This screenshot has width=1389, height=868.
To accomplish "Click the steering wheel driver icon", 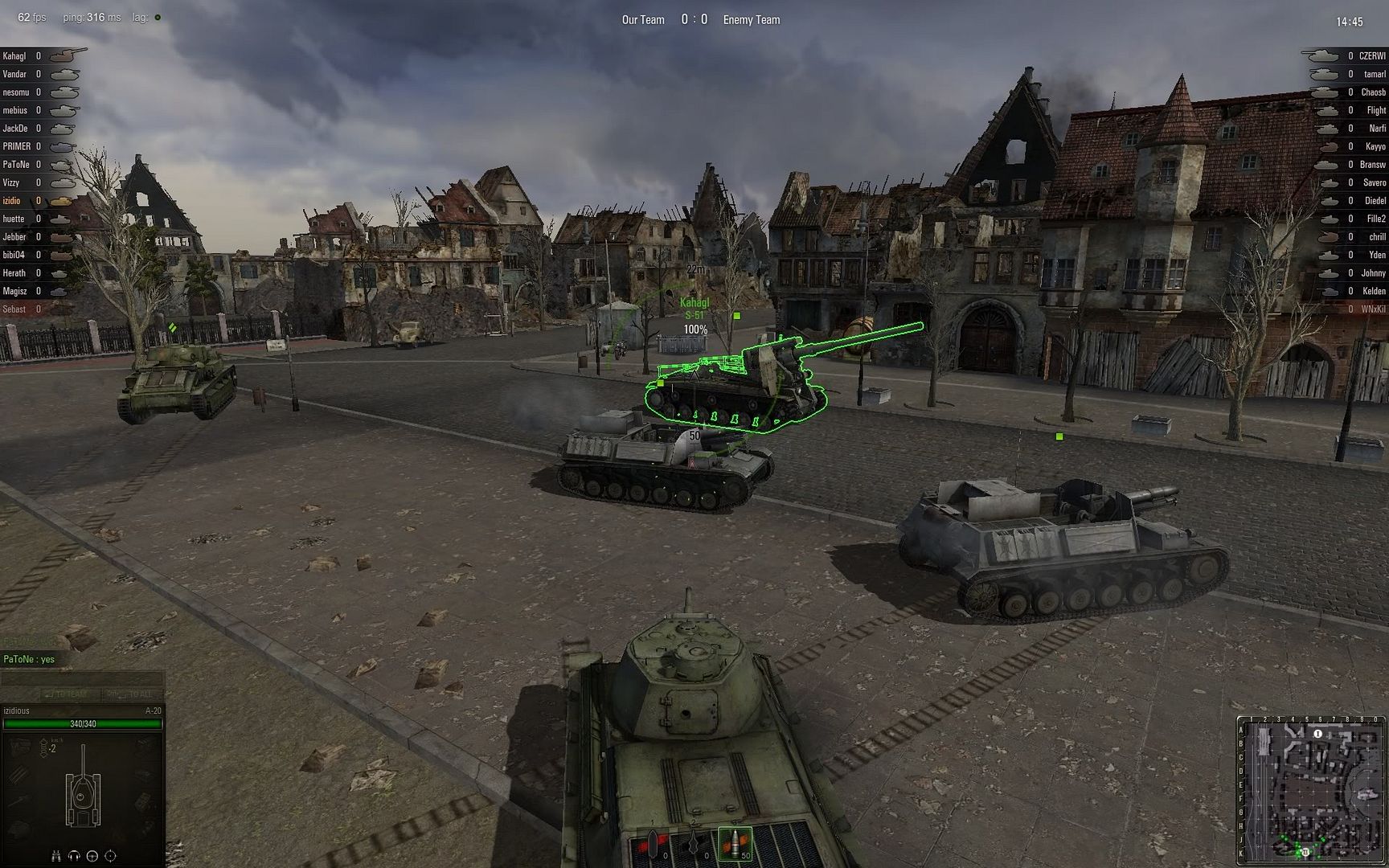I will (92, 856).
